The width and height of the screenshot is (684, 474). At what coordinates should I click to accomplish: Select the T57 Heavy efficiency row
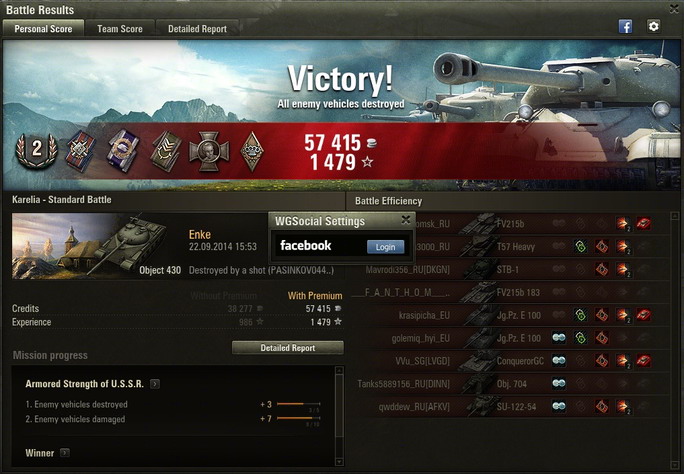coord(515,246)
